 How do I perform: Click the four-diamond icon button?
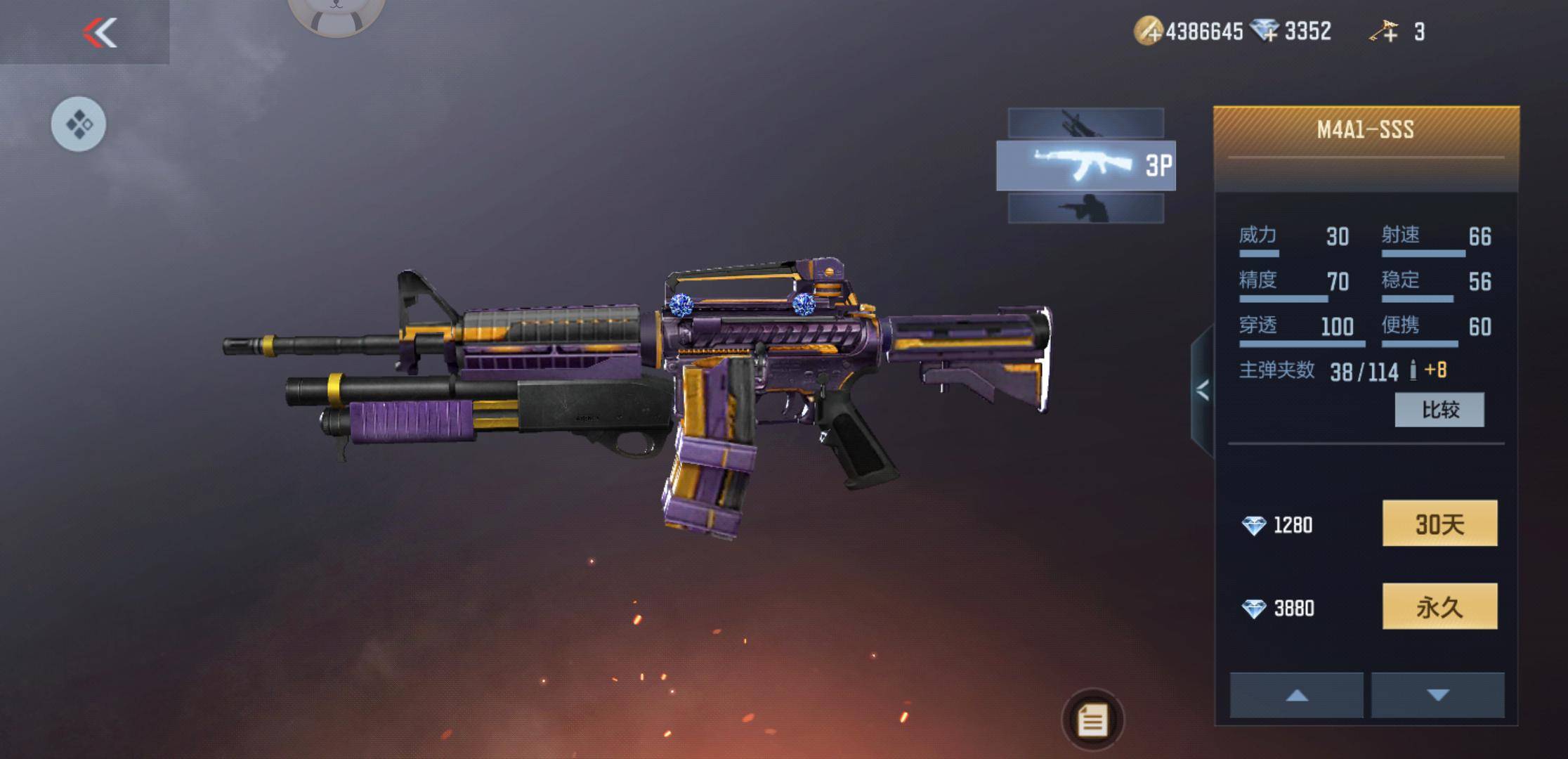coord(79,124)
